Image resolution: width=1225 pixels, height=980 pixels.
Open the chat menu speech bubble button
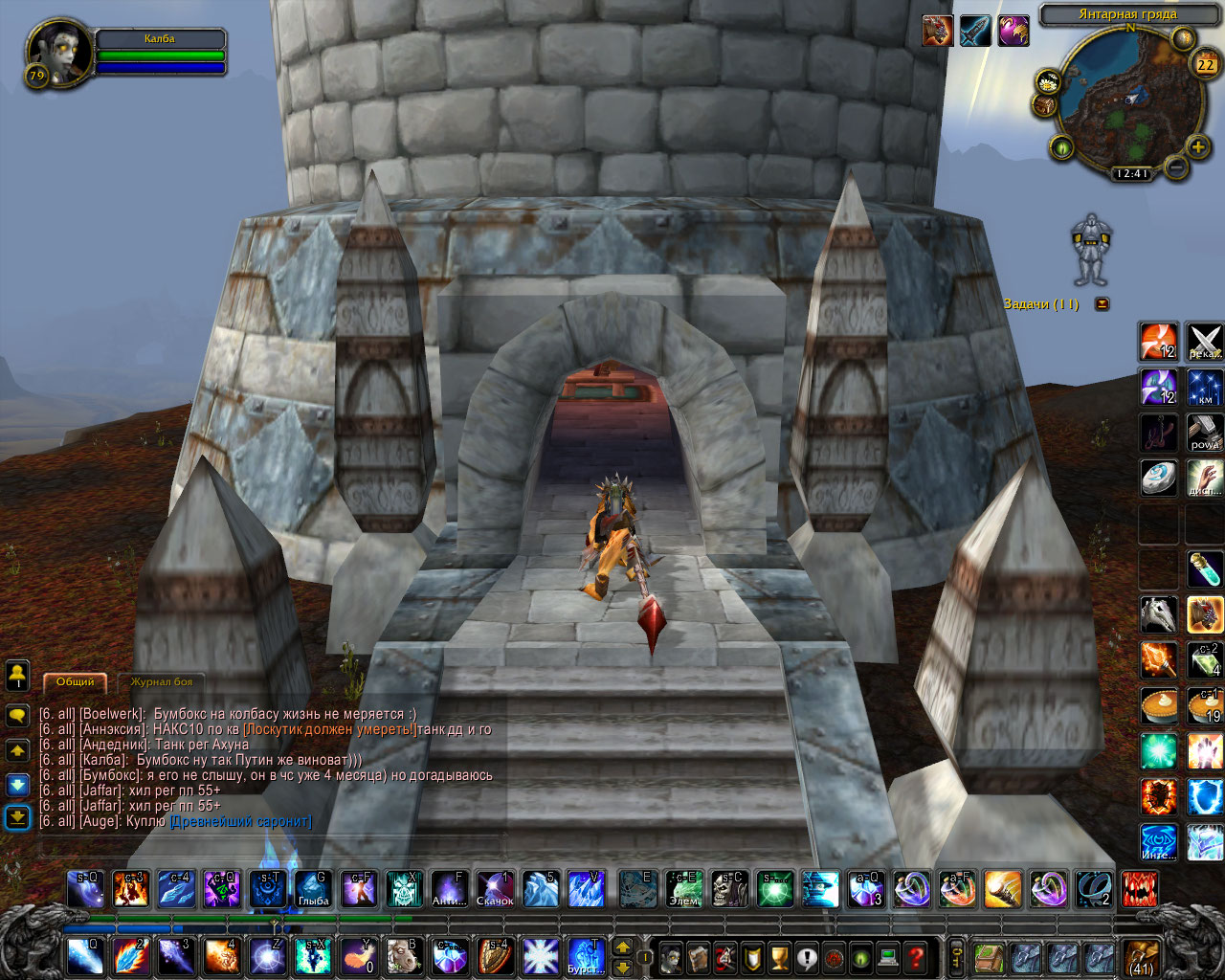tap(17, 715)
